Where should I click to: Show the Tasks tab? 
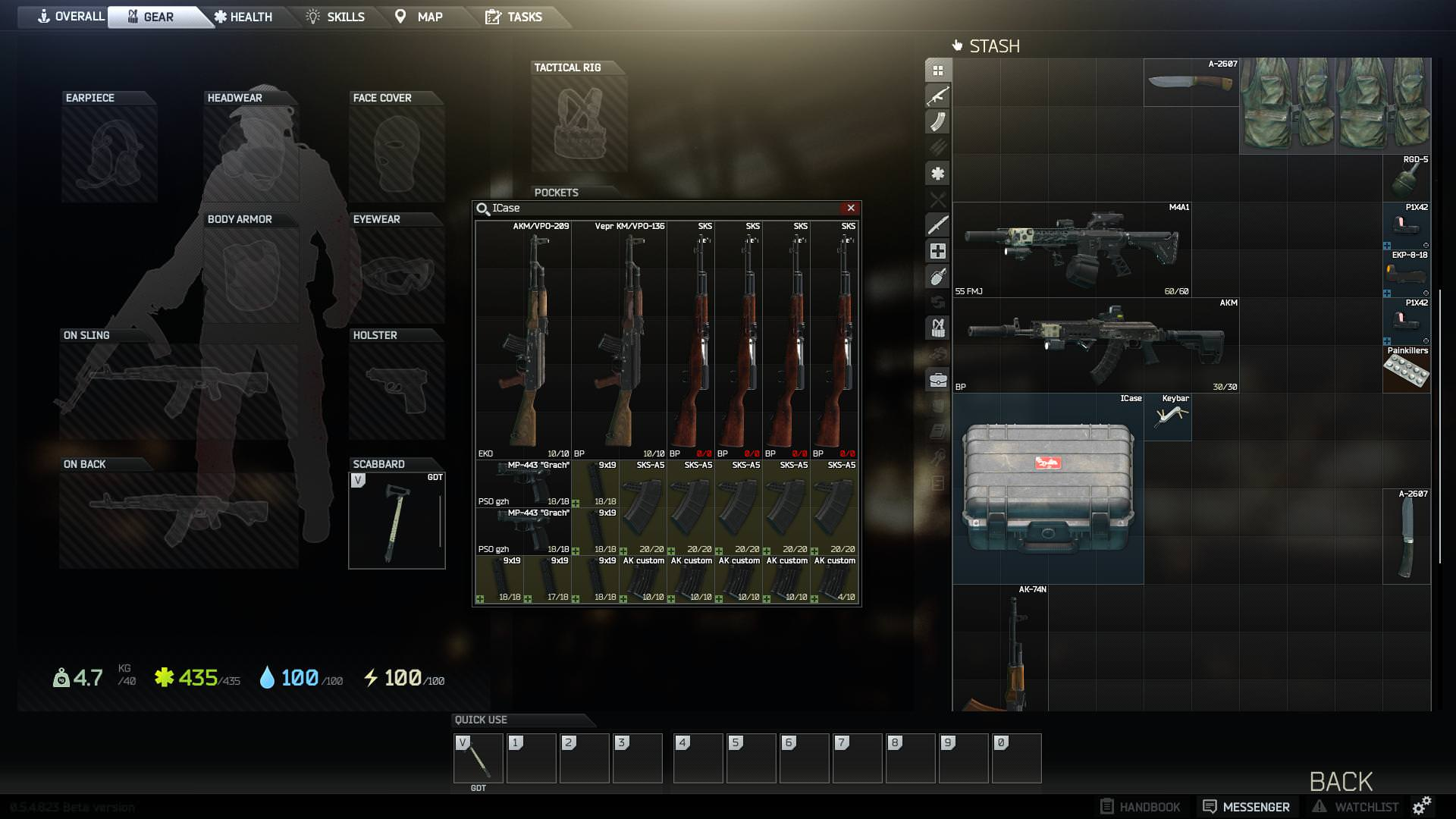tap(514, 17)
